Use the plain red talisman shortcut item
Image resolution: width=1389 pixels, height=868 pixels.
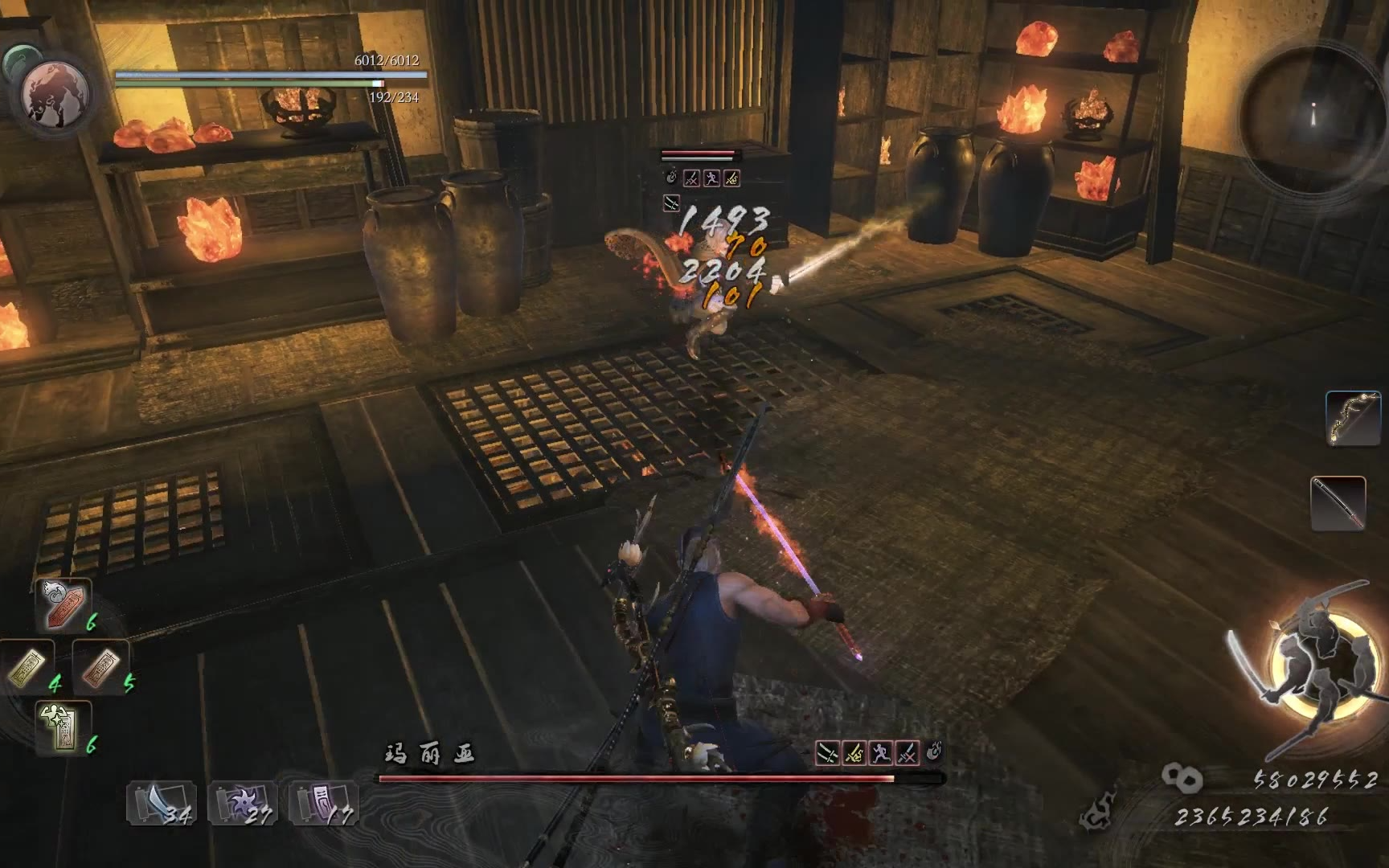pos(100,667)
